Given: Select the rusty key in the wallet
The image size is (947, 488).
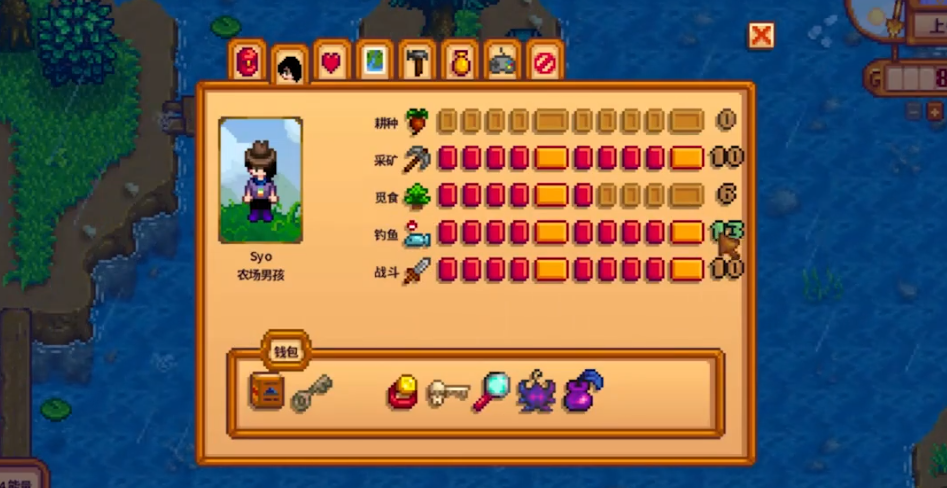Looking at the screenshot, I should pos(311,392).
